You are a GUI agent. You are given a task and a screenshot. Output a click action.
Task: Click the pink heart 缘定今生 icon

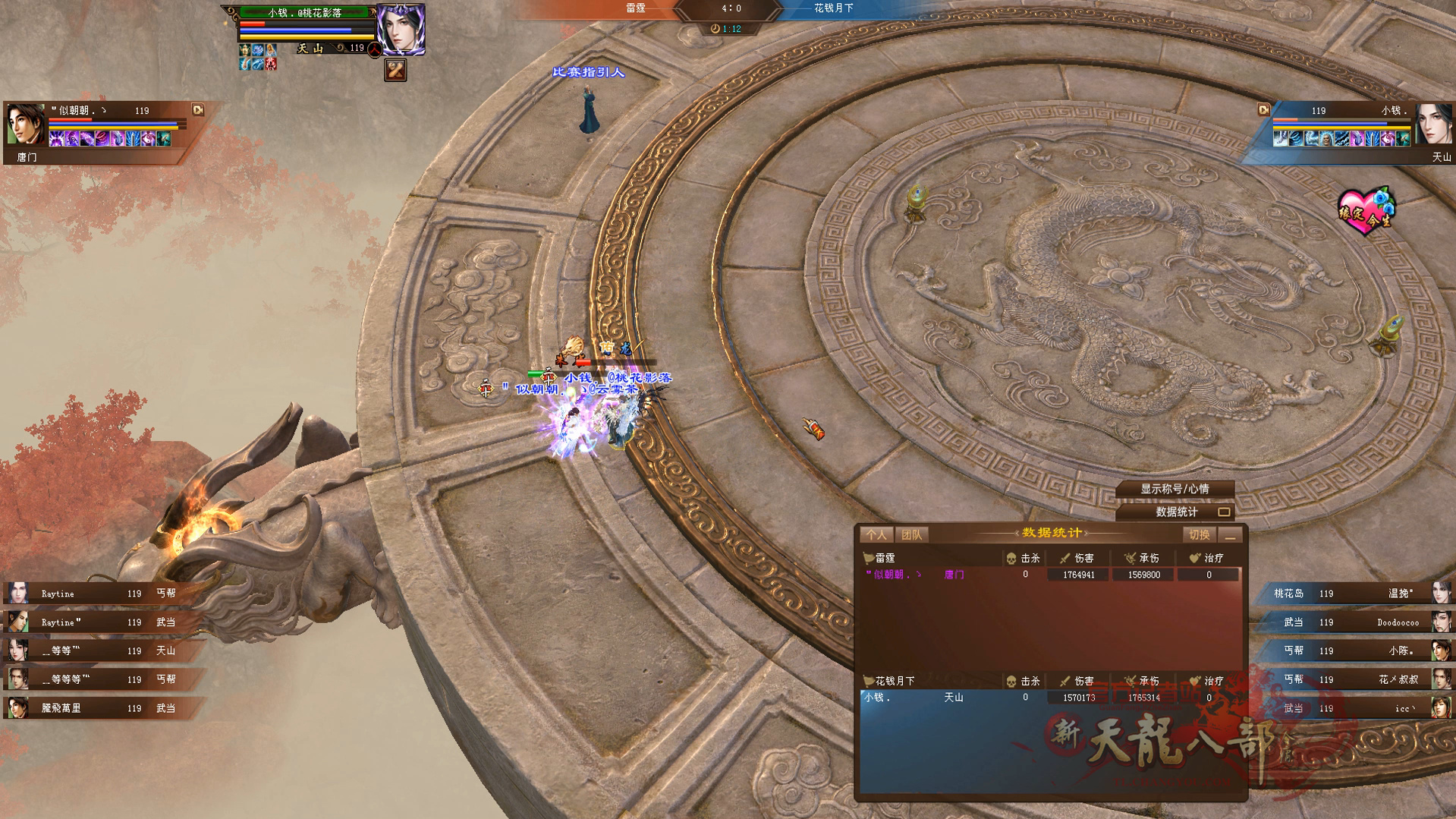(1366, 210)
